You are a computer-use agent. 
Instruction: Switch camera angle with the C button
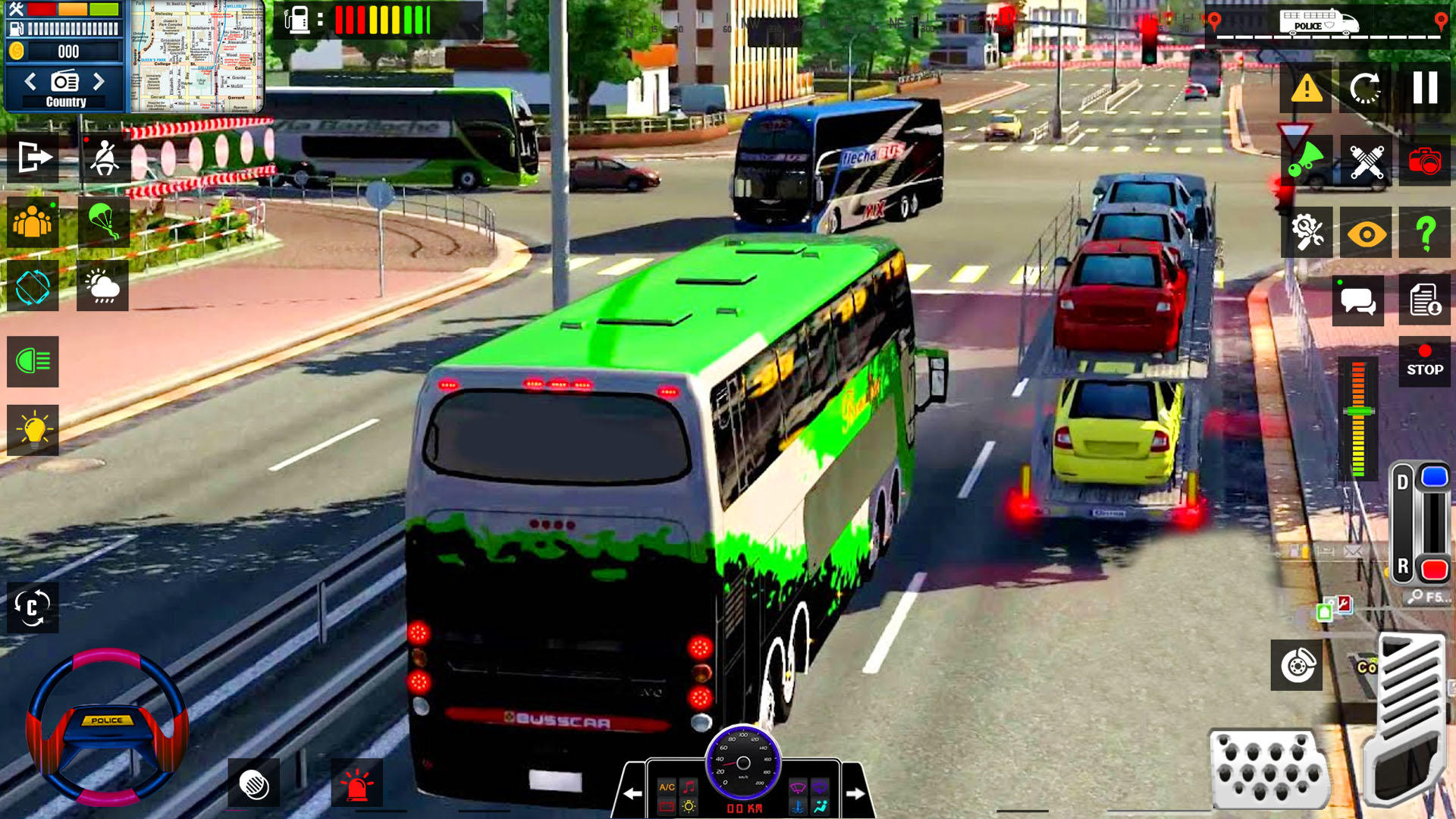pyautogui.click(x=32, y=607)
